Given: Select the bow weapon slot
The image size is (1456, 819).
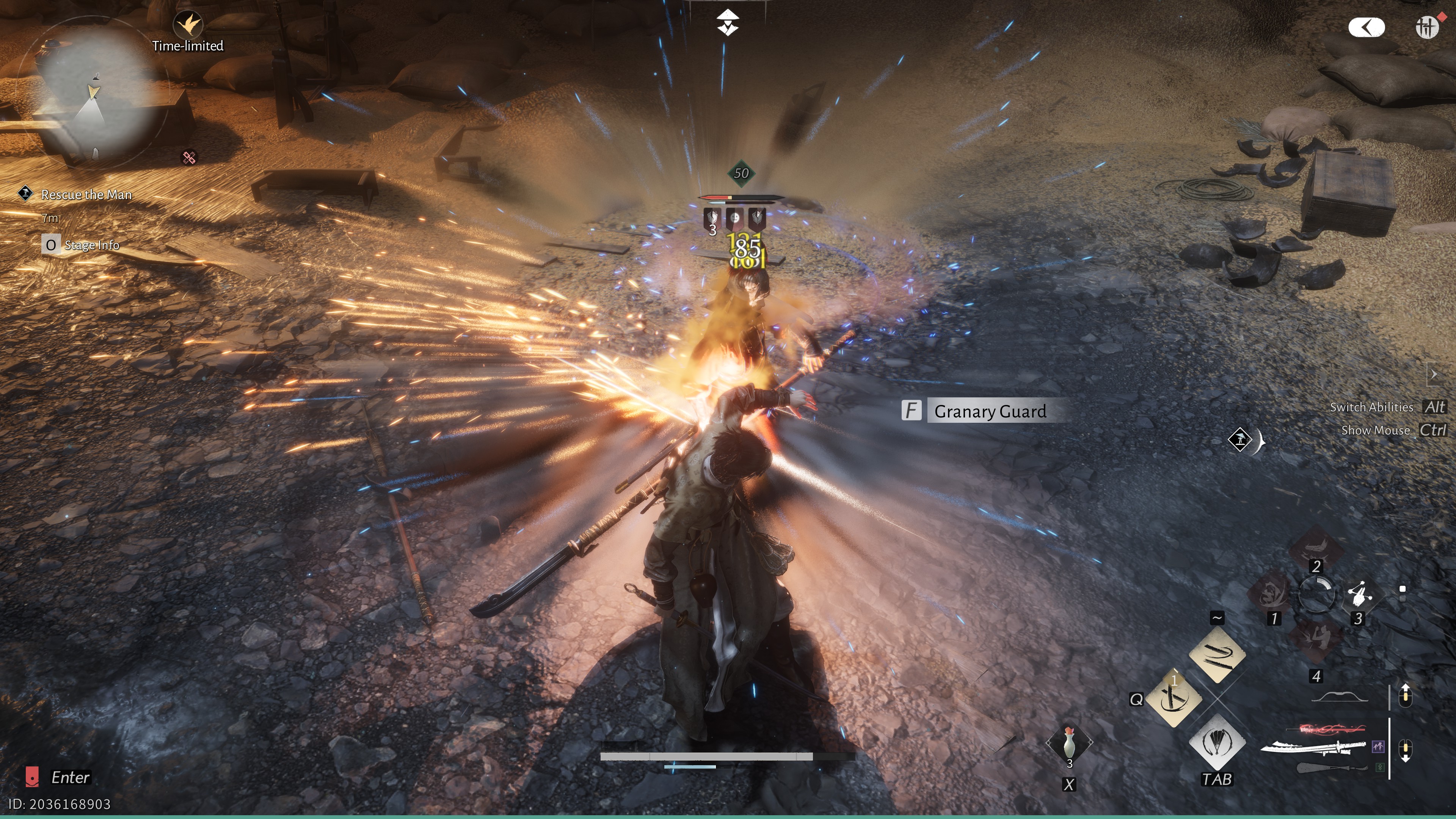Looking at the screenshot, I should (x=1339, y=697).
